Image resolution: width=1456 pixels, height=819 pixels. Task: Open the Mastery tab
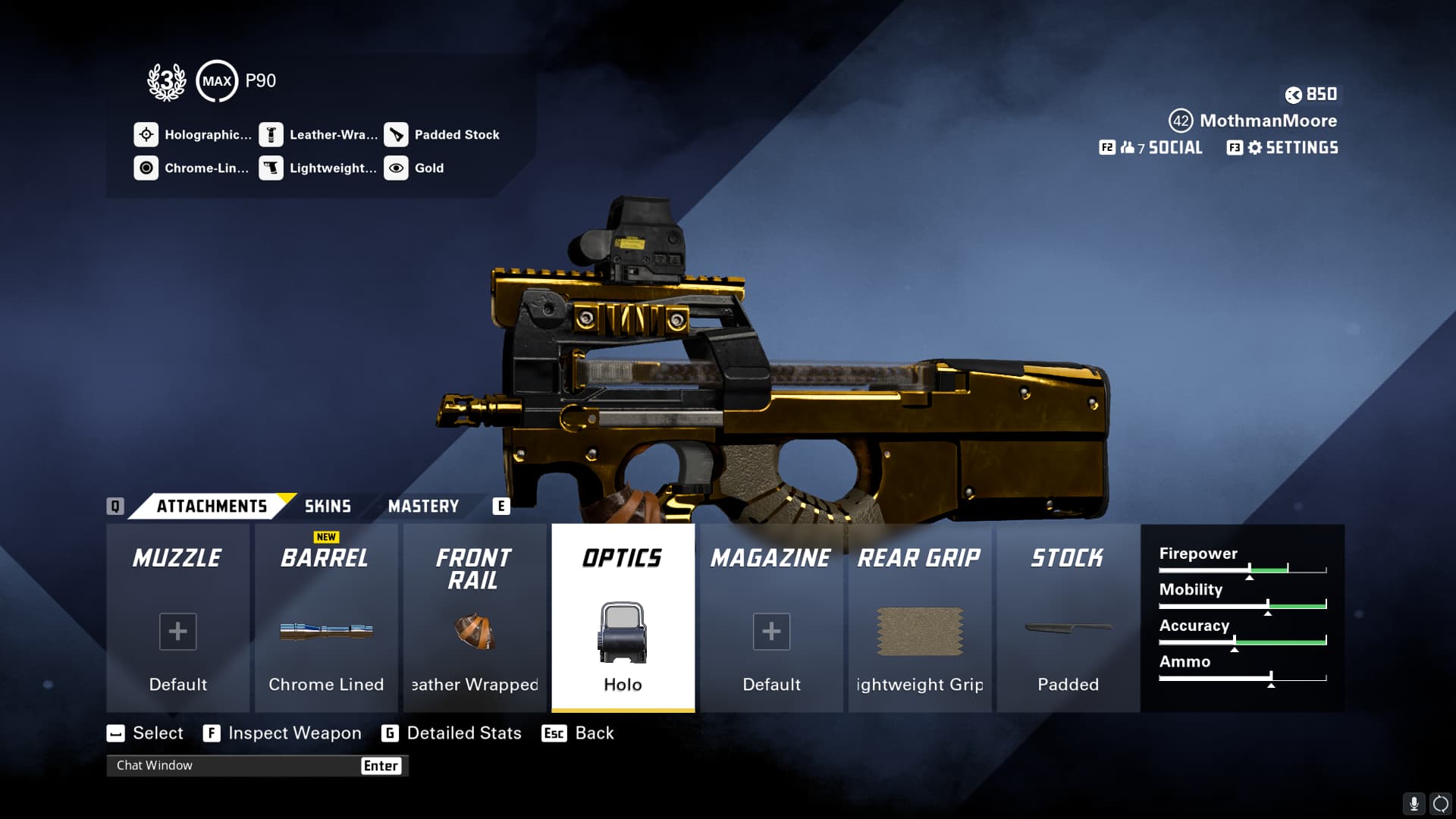423,507
